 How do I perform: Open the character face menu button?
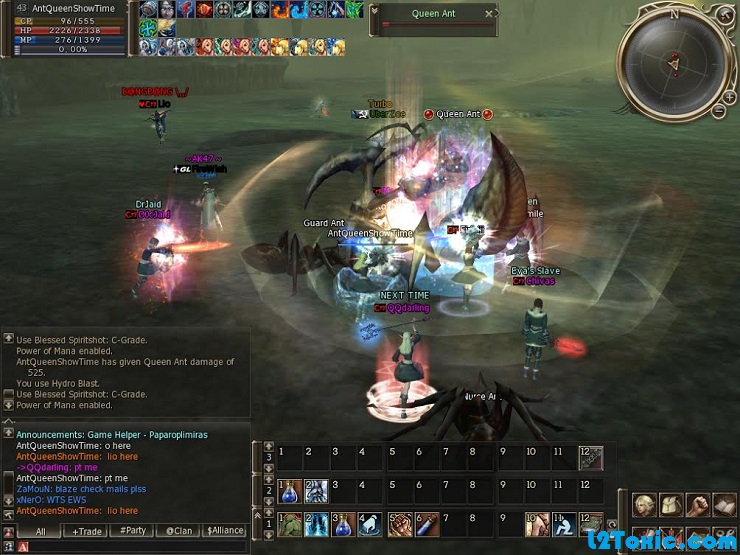click(644, 506)
